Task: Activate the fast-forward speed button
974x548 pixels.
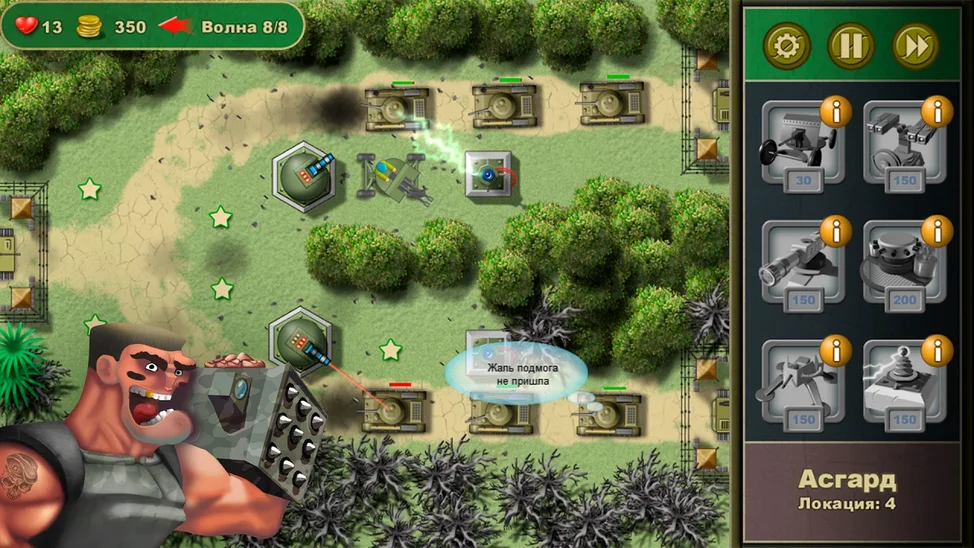Action: (915, 46)
